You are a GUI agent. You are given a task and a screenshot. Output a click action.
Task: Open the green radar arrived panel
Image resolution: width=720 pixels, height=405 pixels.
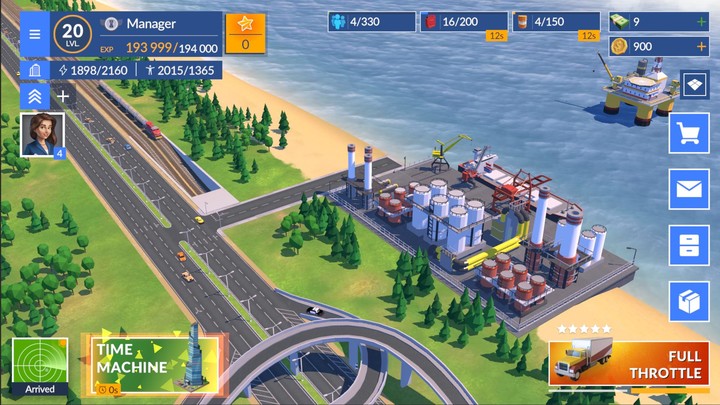pos(40,366)
